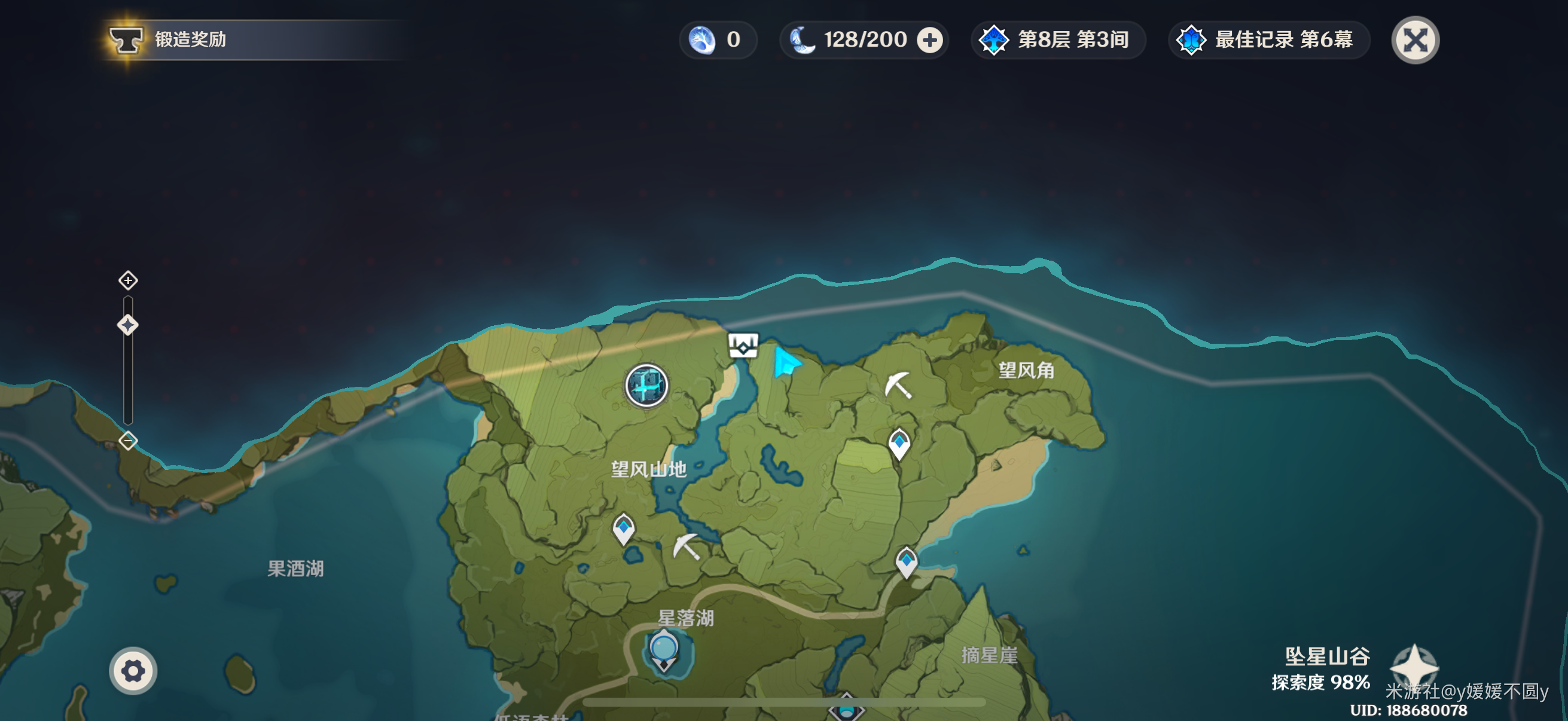1568x721 pixels.
Task: Open the 最佳记录 第6幕 theater record
Action: [1268, 40]
